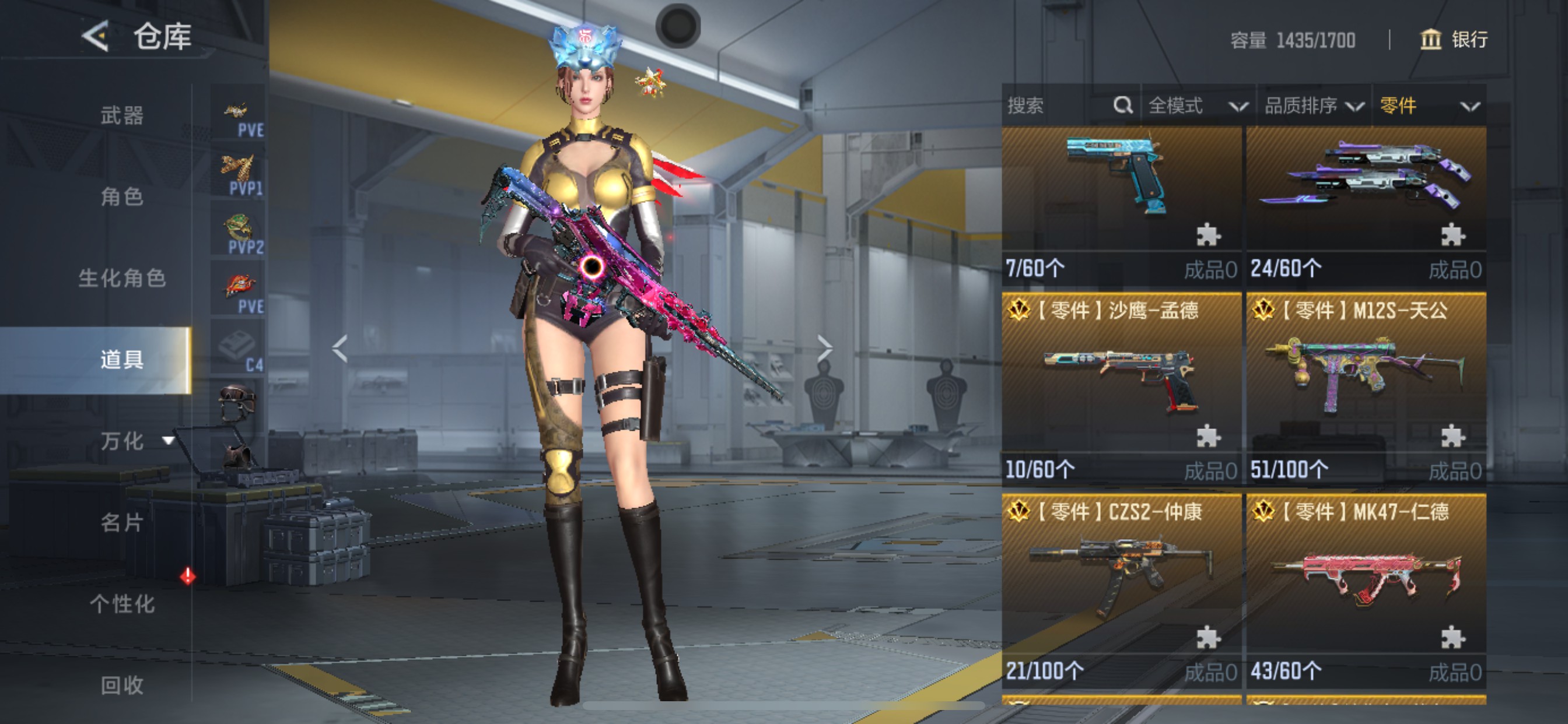
Task: Rotate character with the right arrow
Action: point(824,349)
